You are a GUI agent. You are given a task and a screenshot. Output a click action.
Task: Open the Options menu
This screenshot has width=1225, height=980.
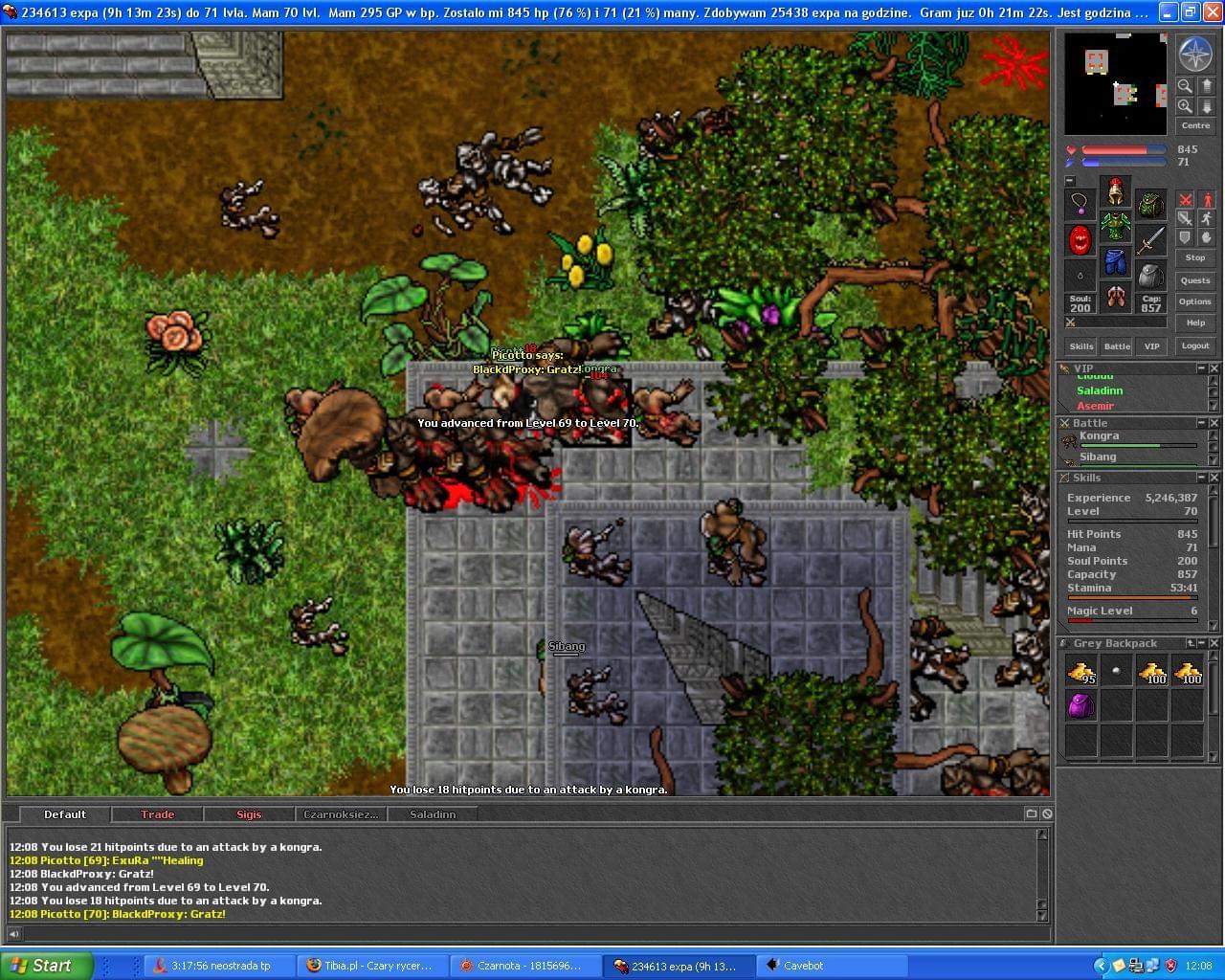(x=1194, y=301)
